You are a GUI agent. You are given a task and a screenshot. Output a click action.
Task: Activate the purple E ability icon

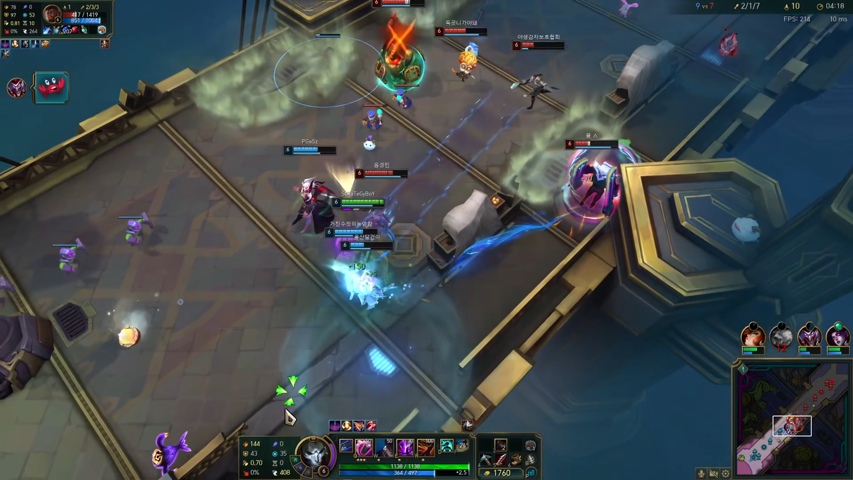click(405, 447)
